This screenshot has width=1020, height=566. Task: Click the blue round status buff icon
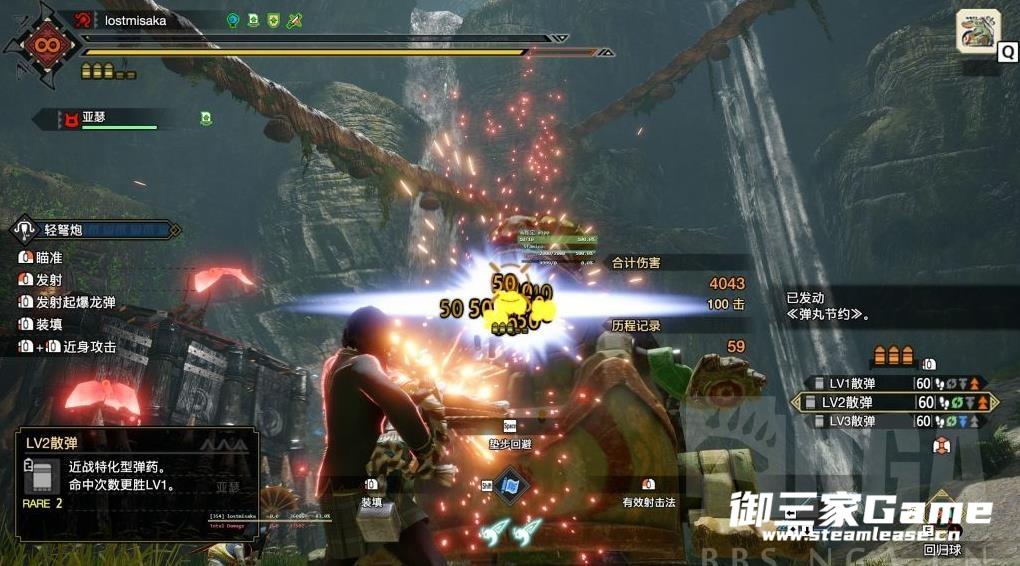click(233, 20)
